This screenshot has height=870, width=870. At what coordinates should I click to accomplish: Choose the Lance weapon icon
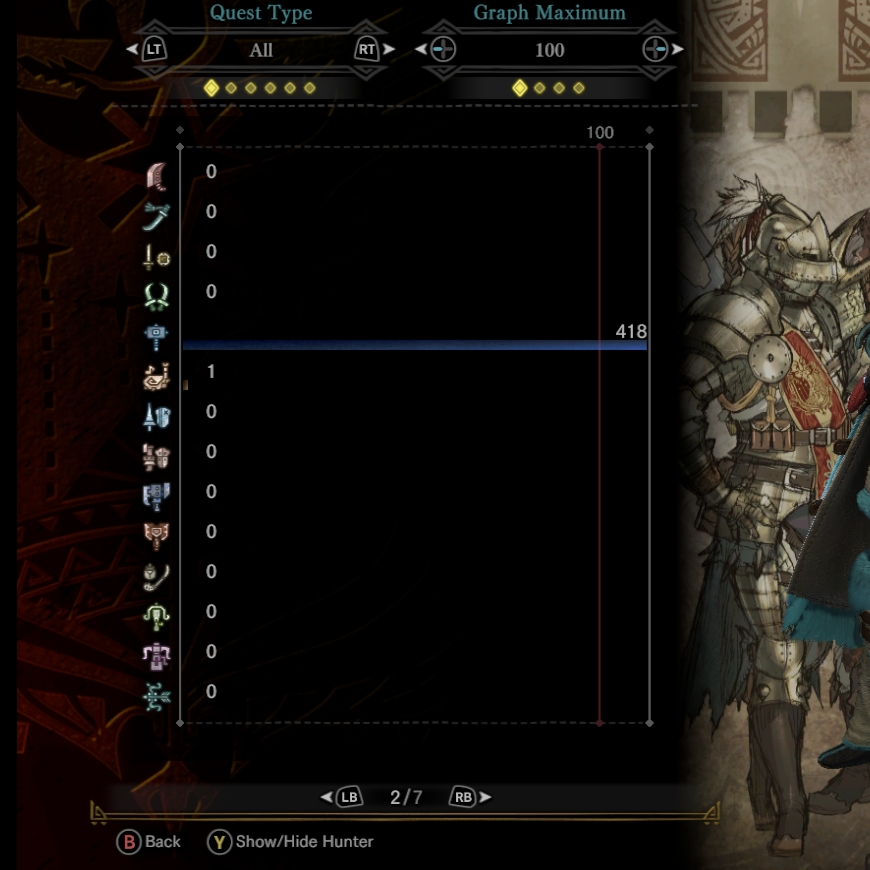pos(157,412)
